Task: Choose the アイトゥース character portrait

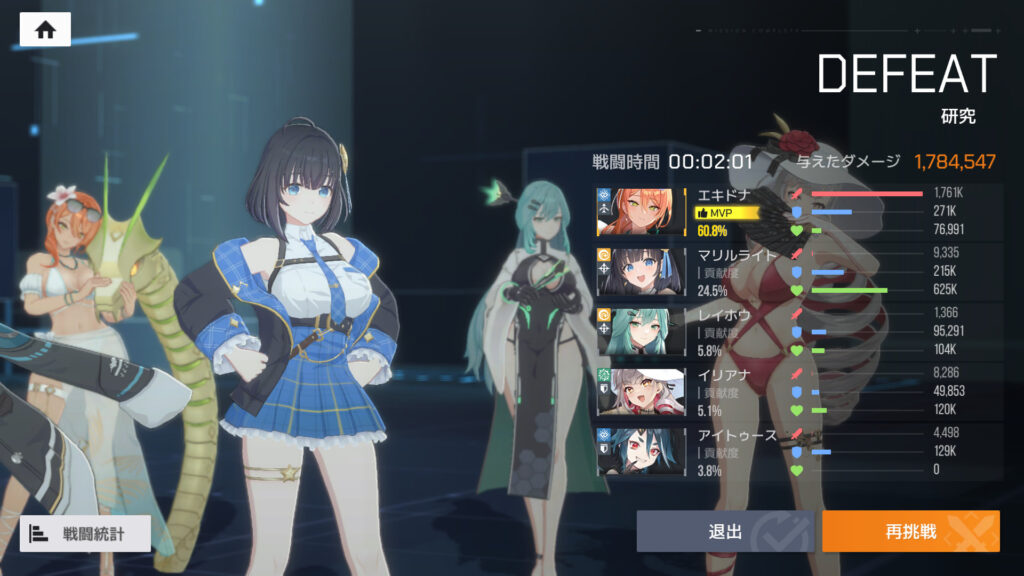Action: [x=640, y=451]
